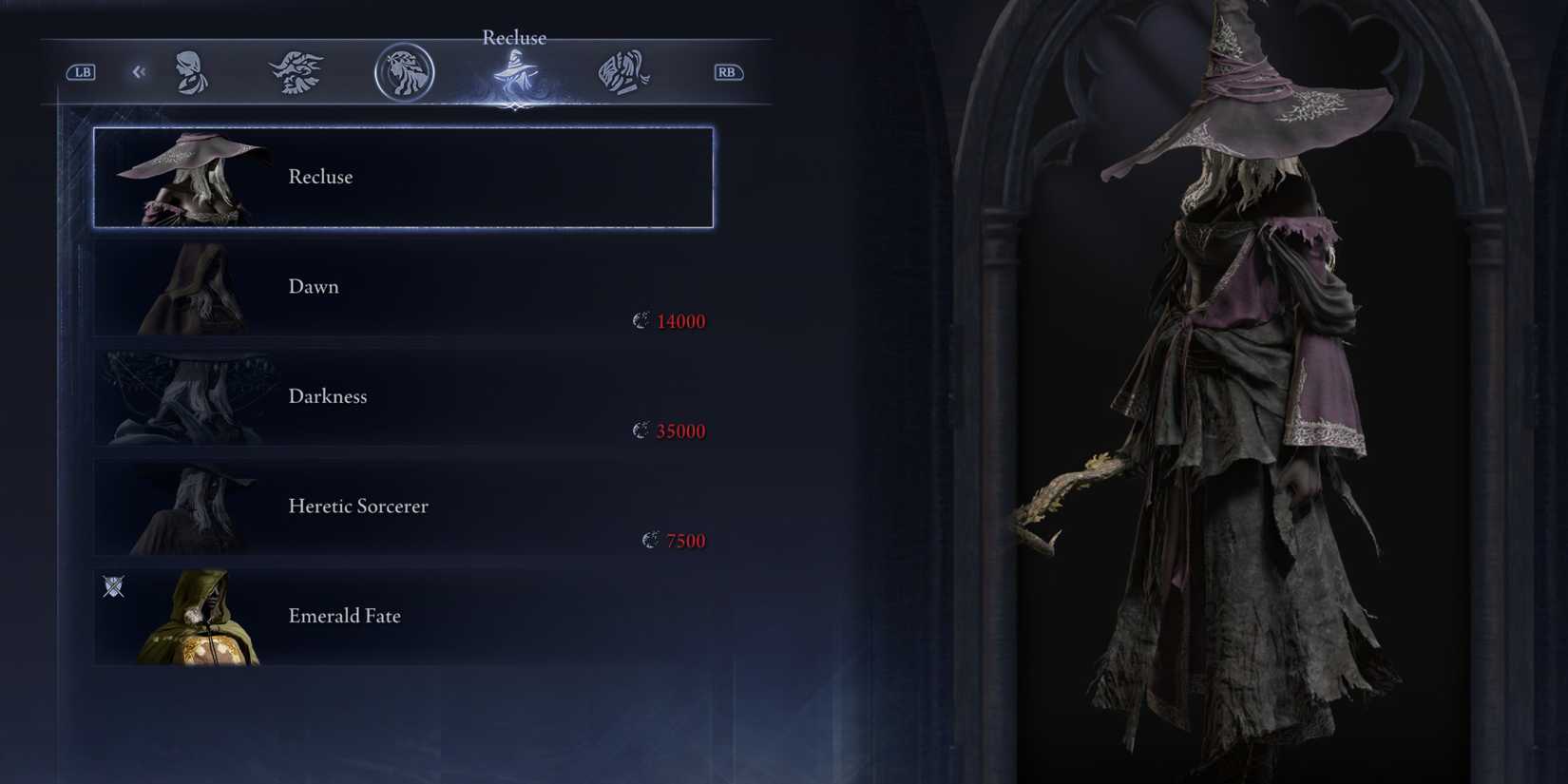Screen dimensions: 1568x784
Task: Click the equipped crossed-swords badge on Emerald Fate
Action: pos(111,587)
